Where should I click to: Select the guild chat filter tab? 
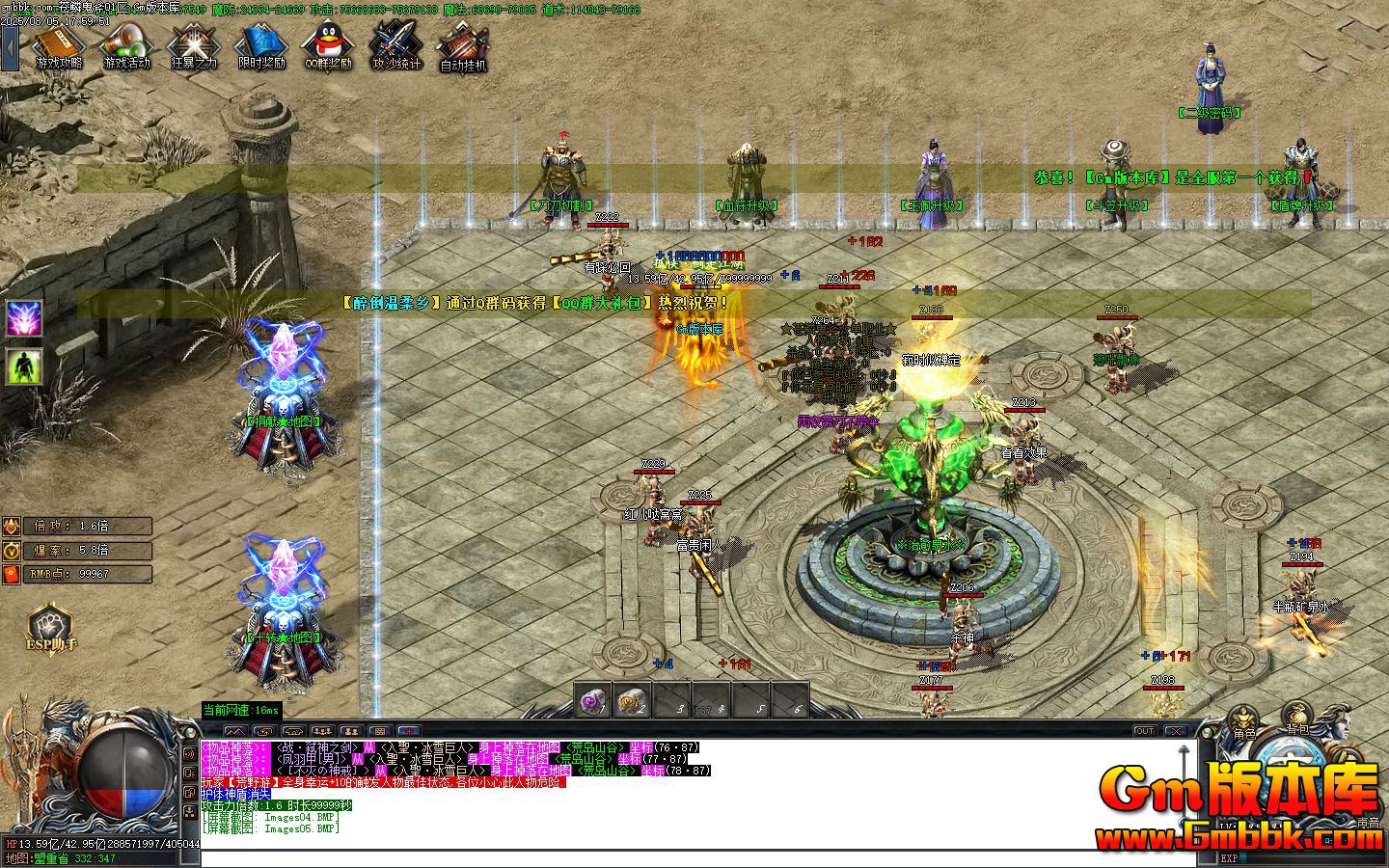351,730
